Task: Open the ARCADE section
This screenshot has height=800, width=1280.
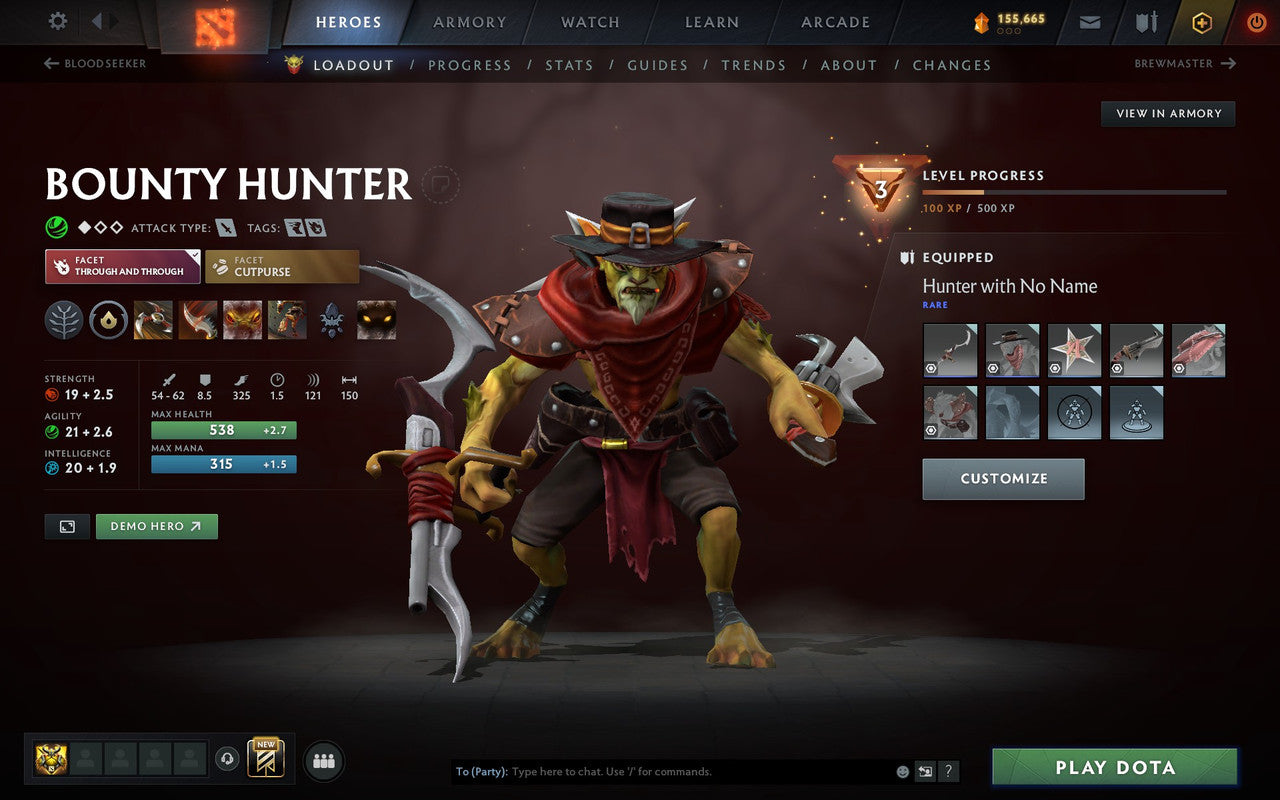Action: tap(835, 22)
